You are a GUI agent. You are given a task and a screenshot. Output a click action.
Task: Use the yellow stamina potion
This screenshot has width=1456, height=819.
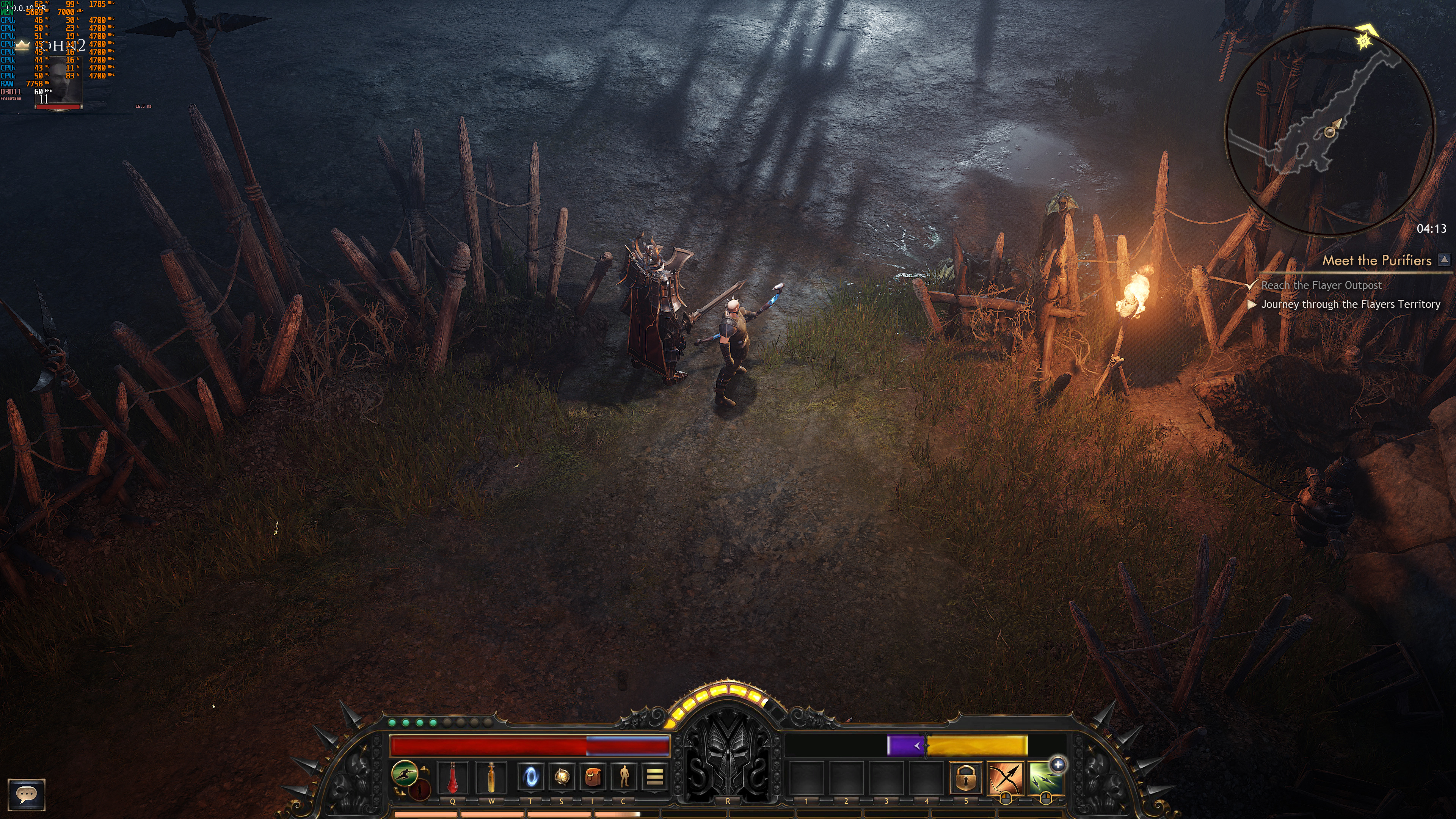tap(491, 777)
